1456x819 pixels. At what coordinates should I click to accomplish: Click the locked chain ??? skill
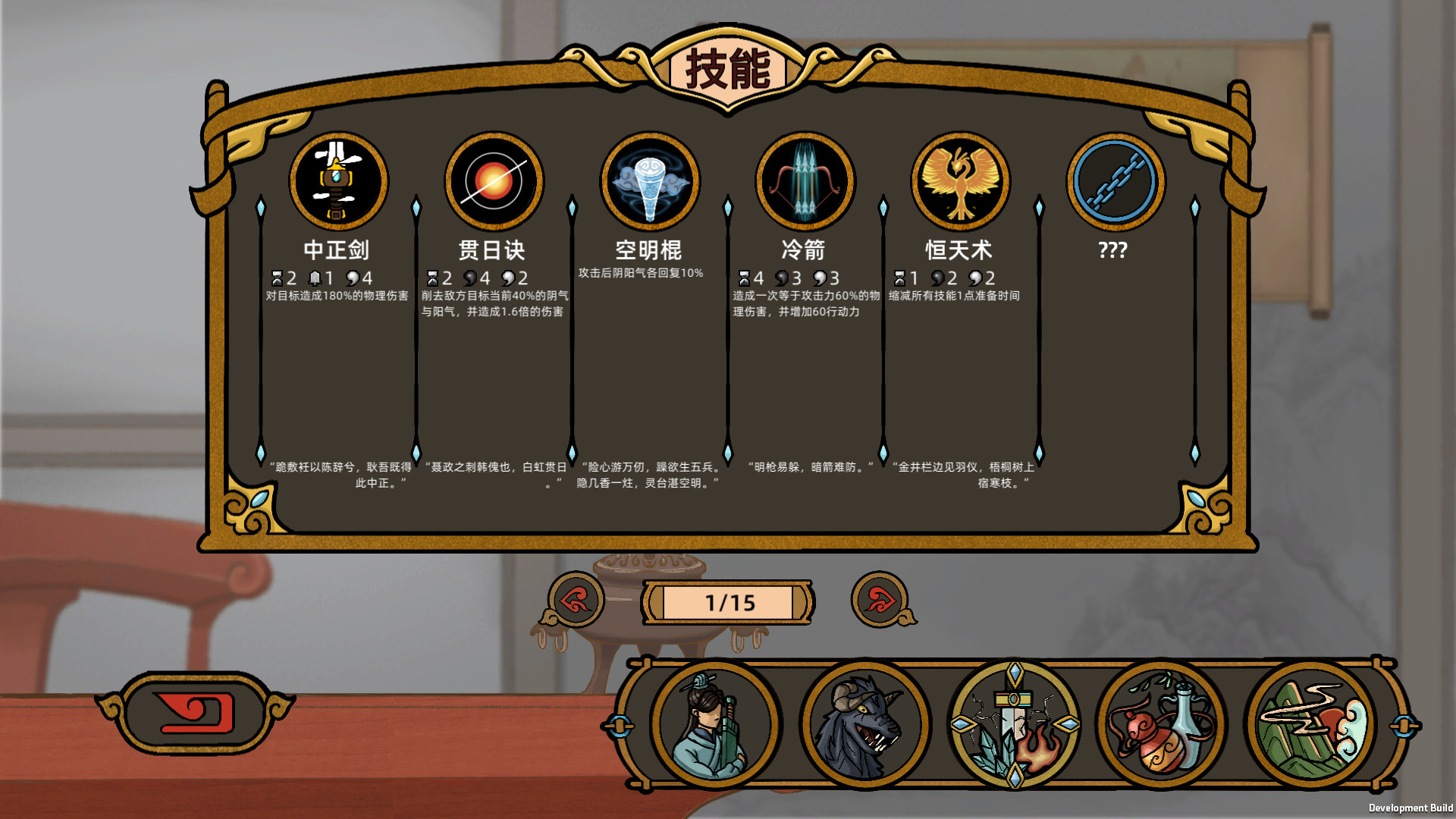pyautogui.click(x=1115, y=180)
